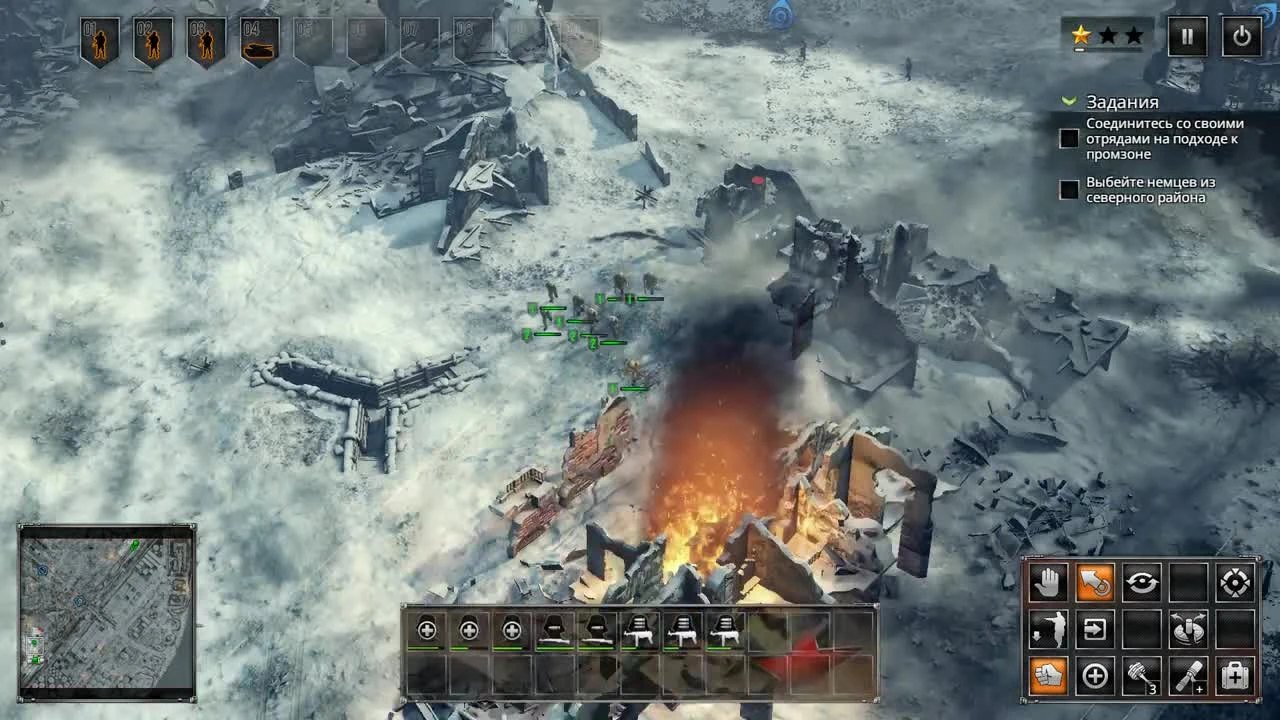
Task: Select squad portrait 01 in top bar
Action: click(x=99, y=38)
